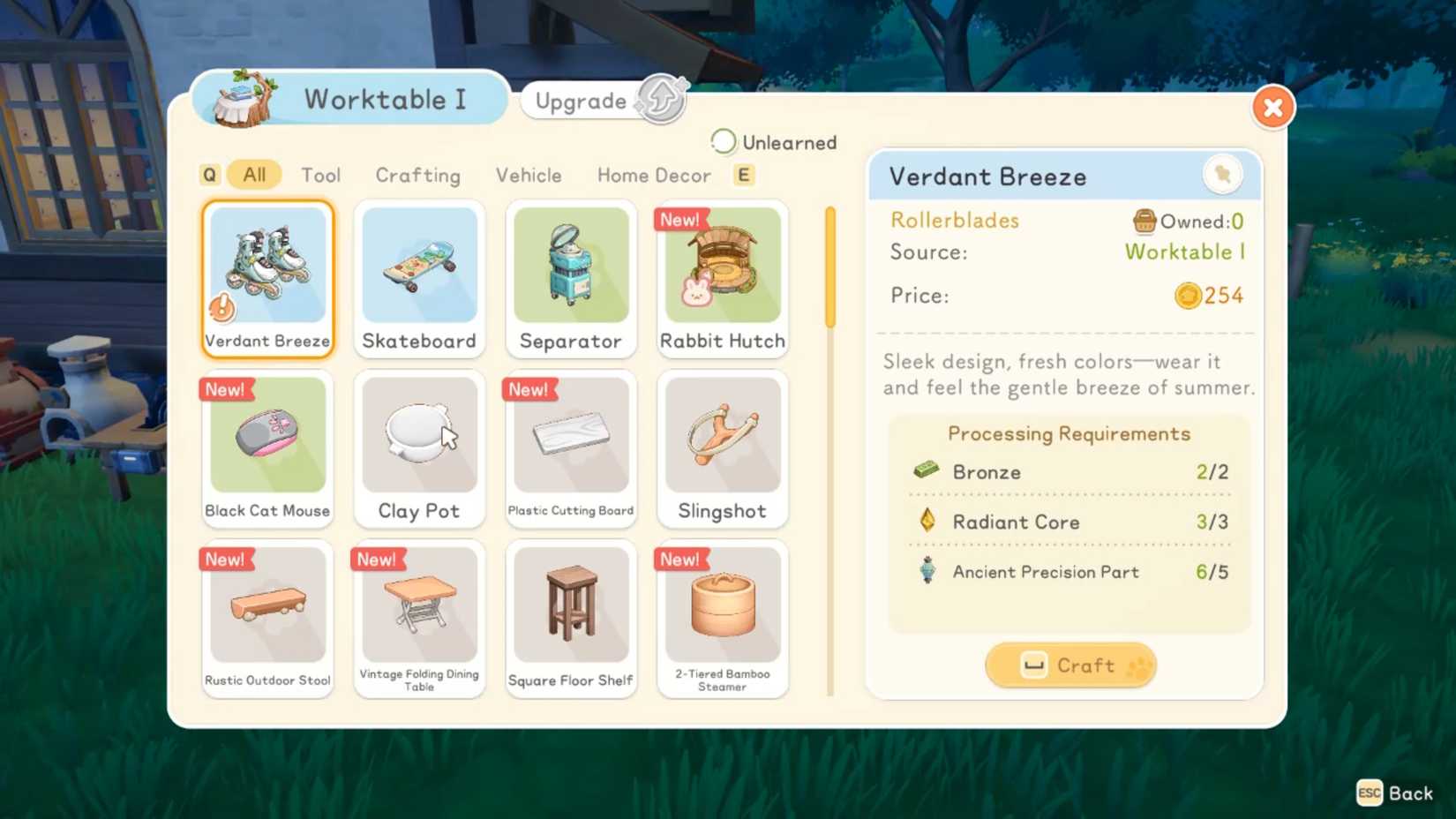The image size is (1456, 819).
Task: Select the 2-Tiered Bamboo Steamer
Action: [x=722, y=613]
